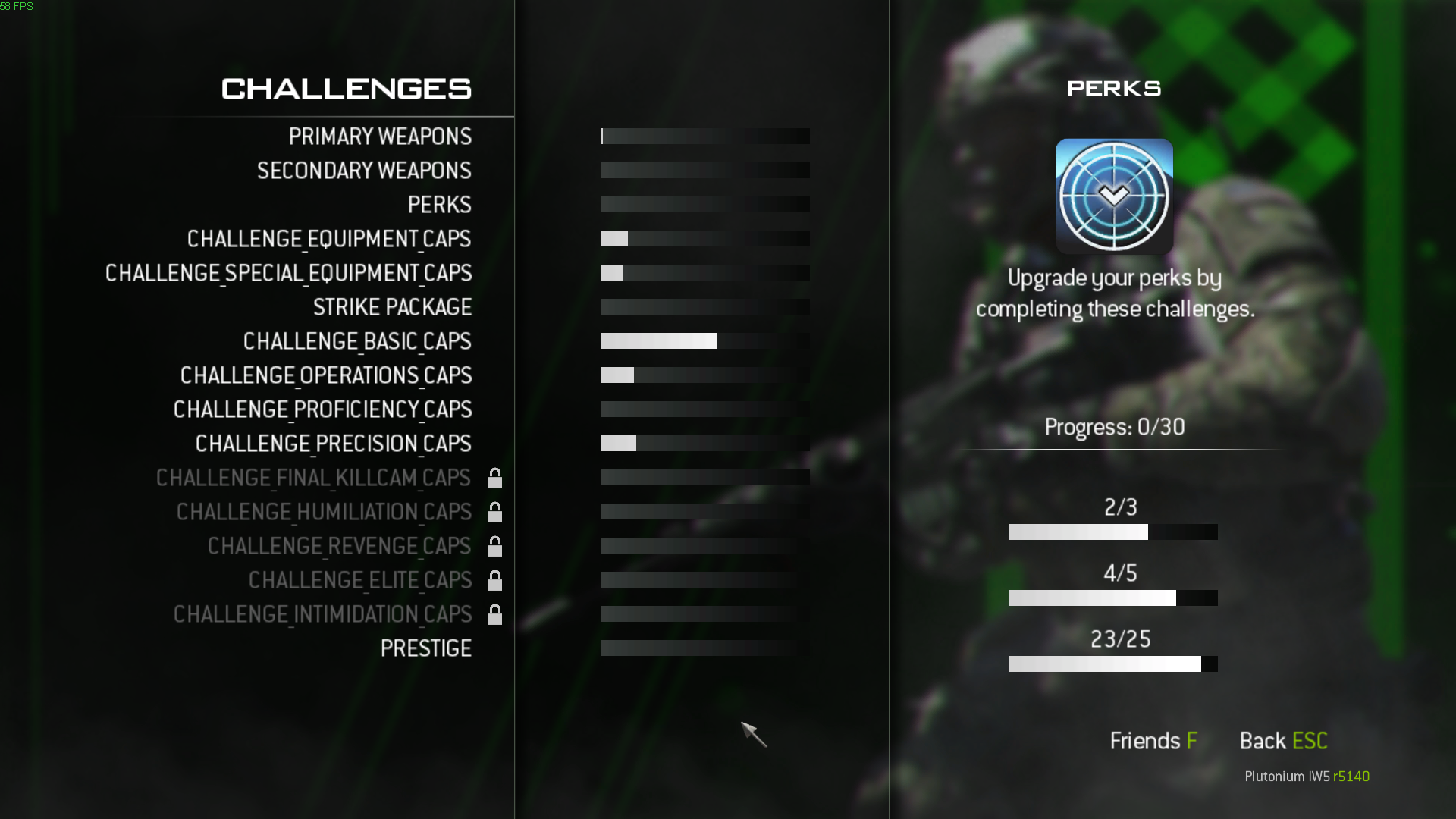Viewport: 1456px width, 819px height.
Task: Go back to the previous menu
Action: tap(1283, 741)
